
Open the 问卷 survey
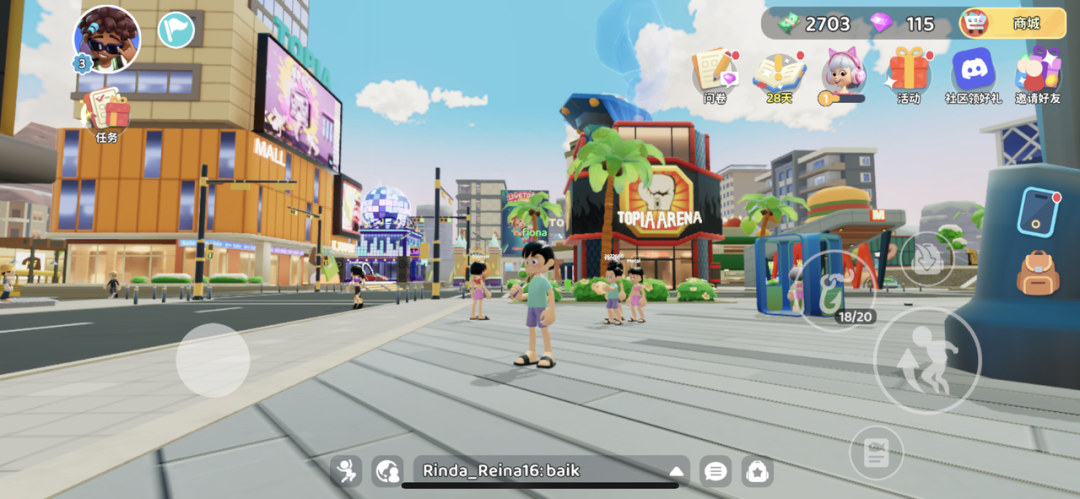click(715, 75)
